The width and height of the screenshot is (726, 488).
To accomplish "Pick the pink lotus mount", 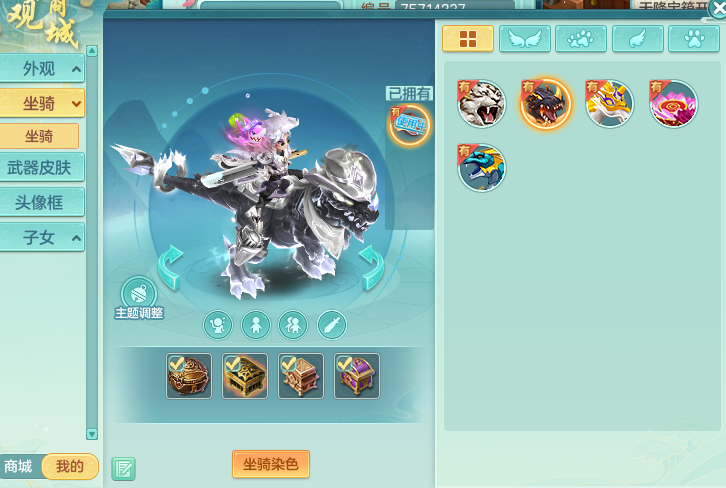I will click(x=673, y=103).
